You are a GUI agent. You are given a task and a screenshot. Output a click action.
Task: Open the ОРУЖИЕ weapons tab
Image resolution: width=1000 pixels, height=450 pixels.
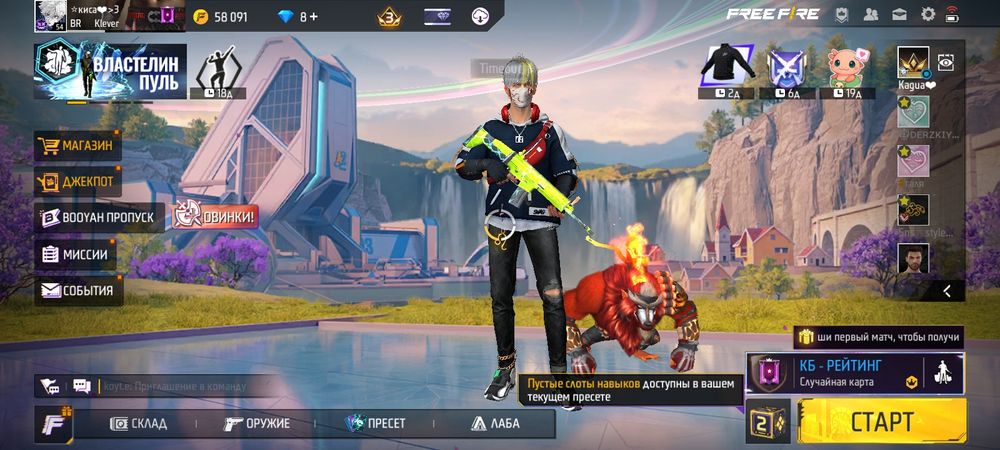257,423
